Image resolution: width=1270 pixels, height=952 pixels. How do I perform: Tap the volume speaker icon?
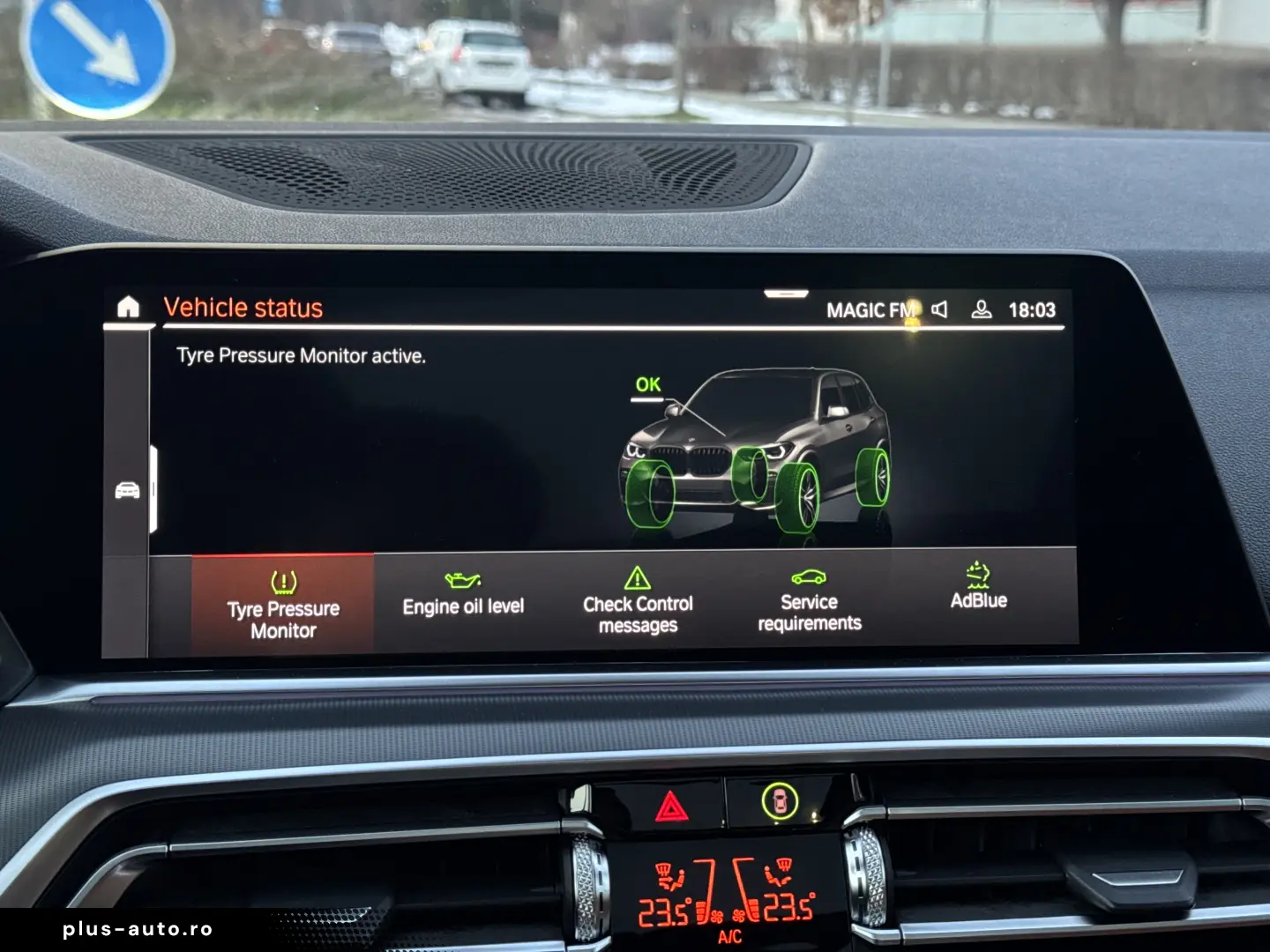point(940,309)
